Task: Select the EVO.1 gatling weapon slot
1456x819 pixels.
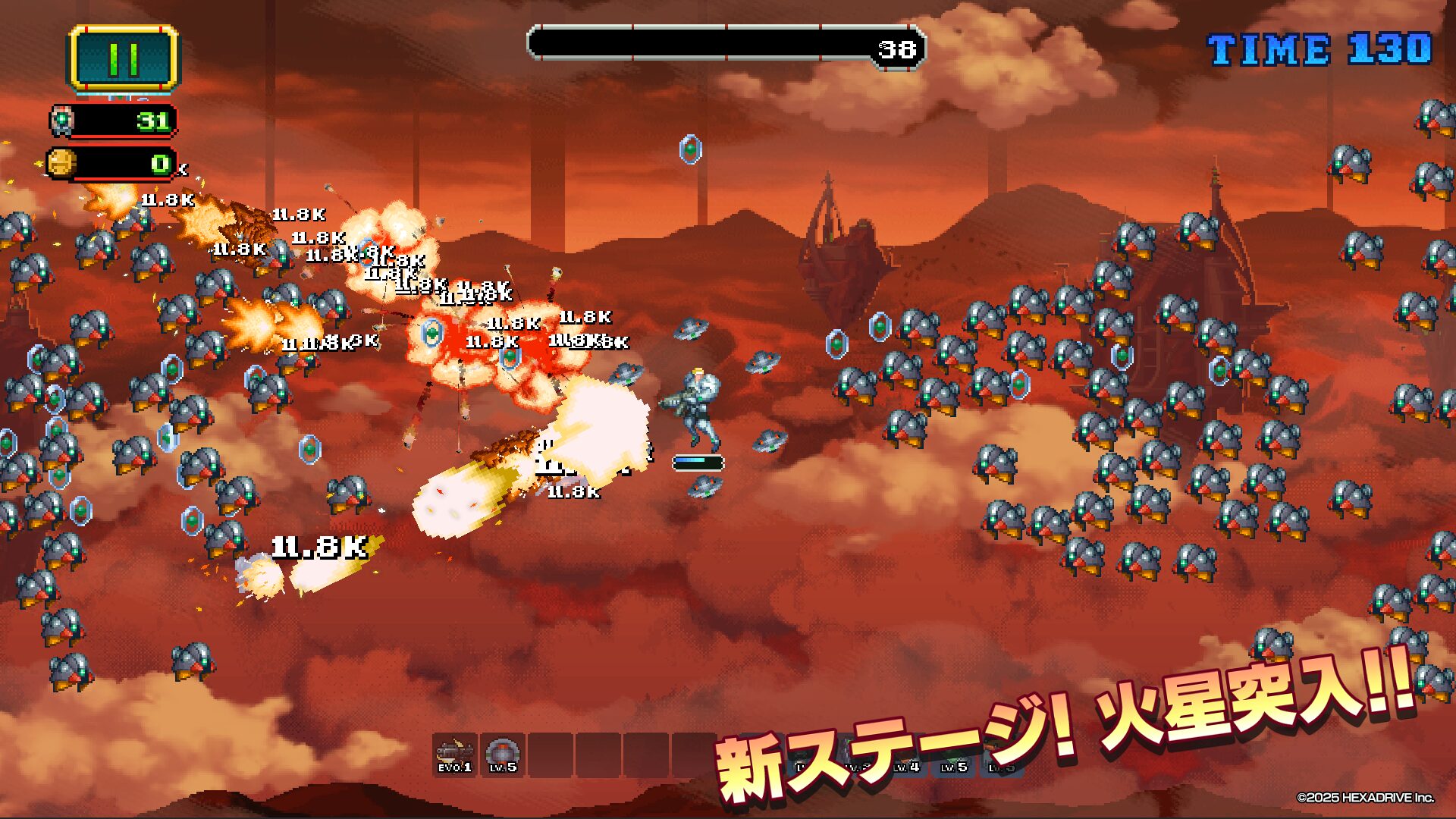Action: (455, 755)
